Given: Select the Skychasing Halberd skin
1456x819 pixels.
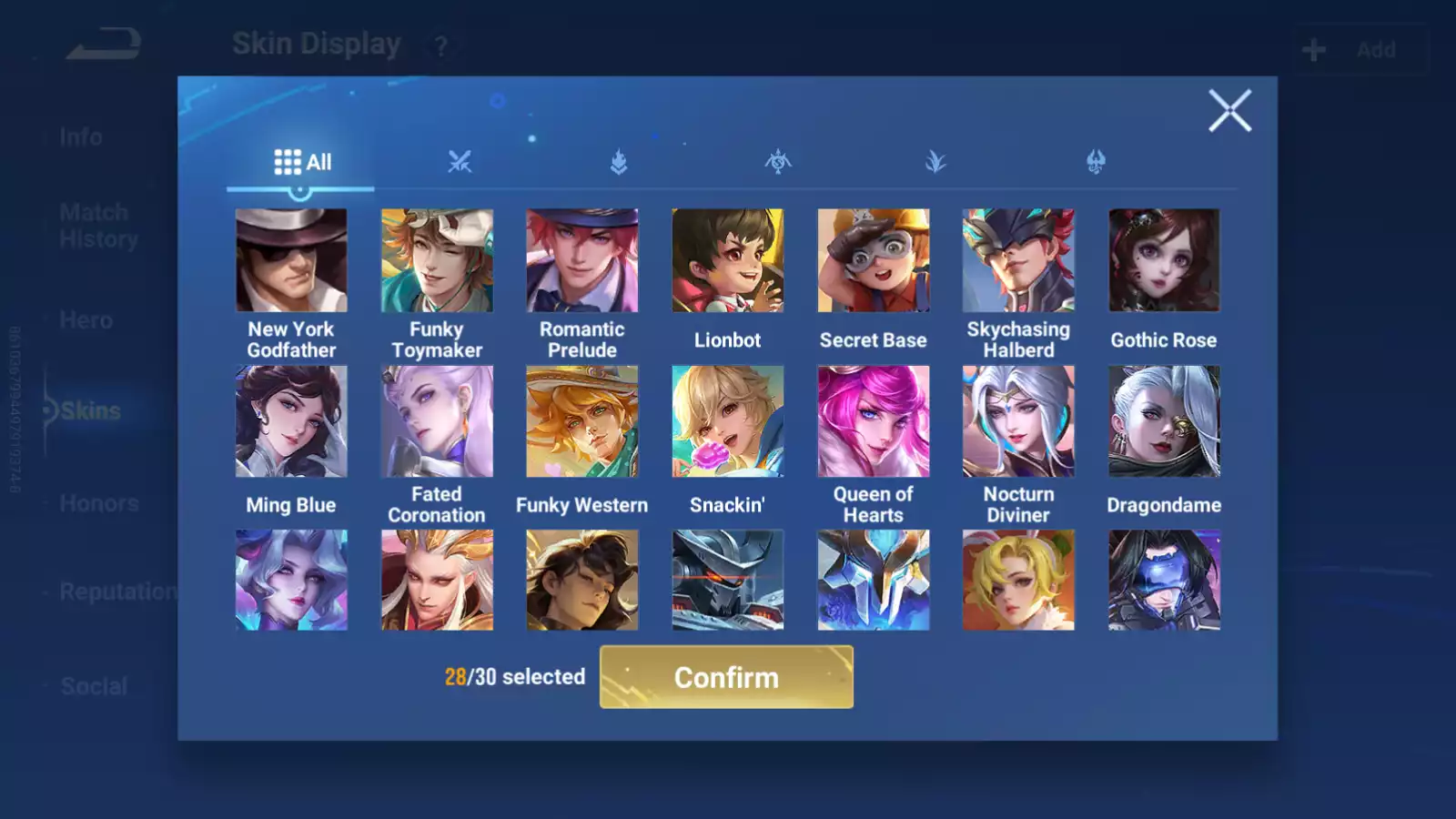Looking at the screenshot, I should click(x=1018, y=261).
